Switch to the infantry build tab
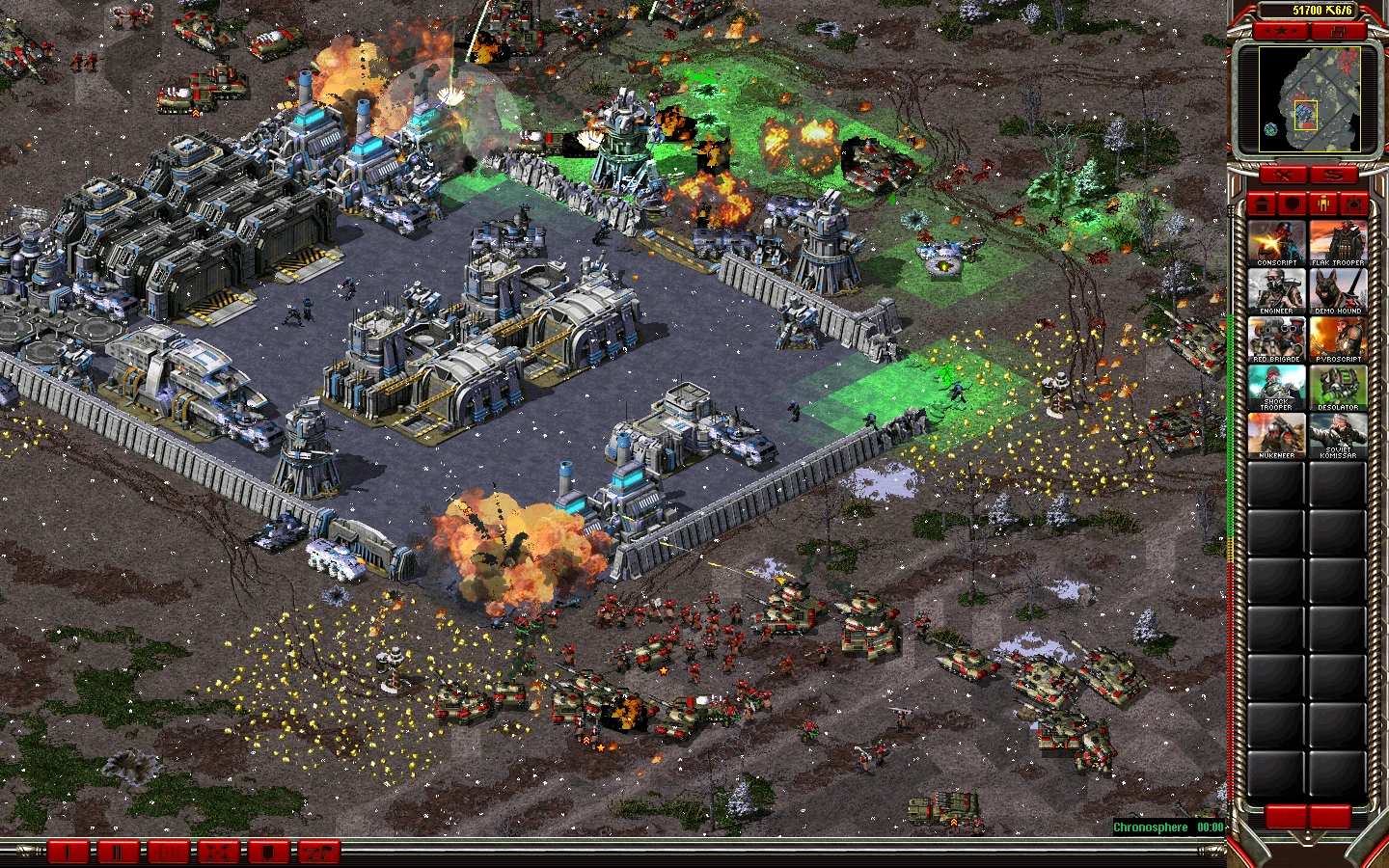 [1324, 204]
